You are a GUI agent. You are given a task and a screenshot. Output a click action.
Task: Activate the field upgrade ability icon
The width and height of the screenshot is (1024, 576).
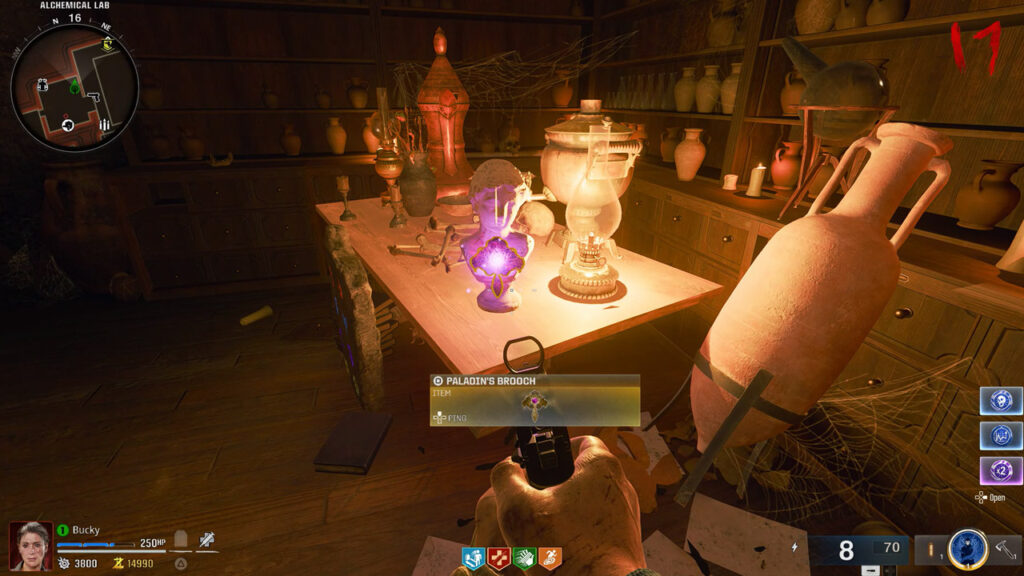pyautogui.click(x=968, y=549)
